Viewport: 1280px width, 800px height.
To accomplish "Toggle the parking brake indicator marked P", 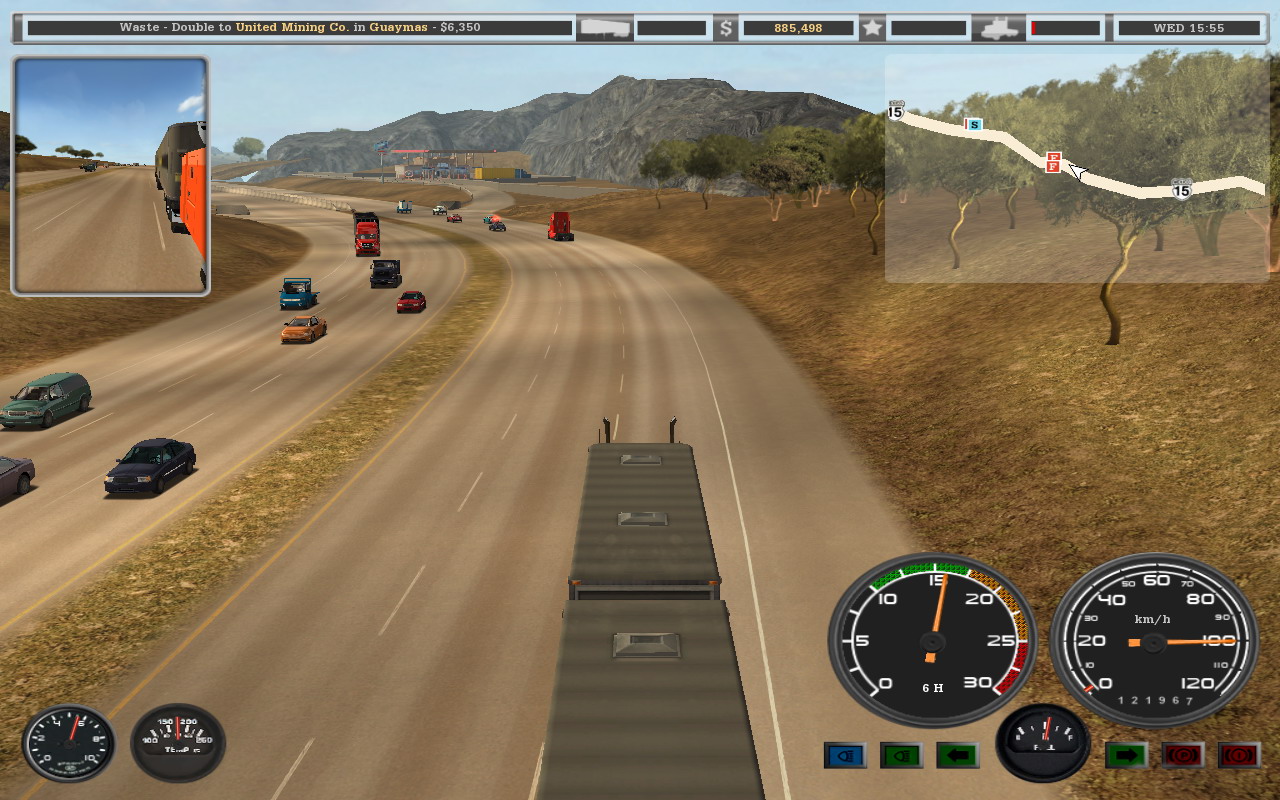I will tap(1182, 755).
